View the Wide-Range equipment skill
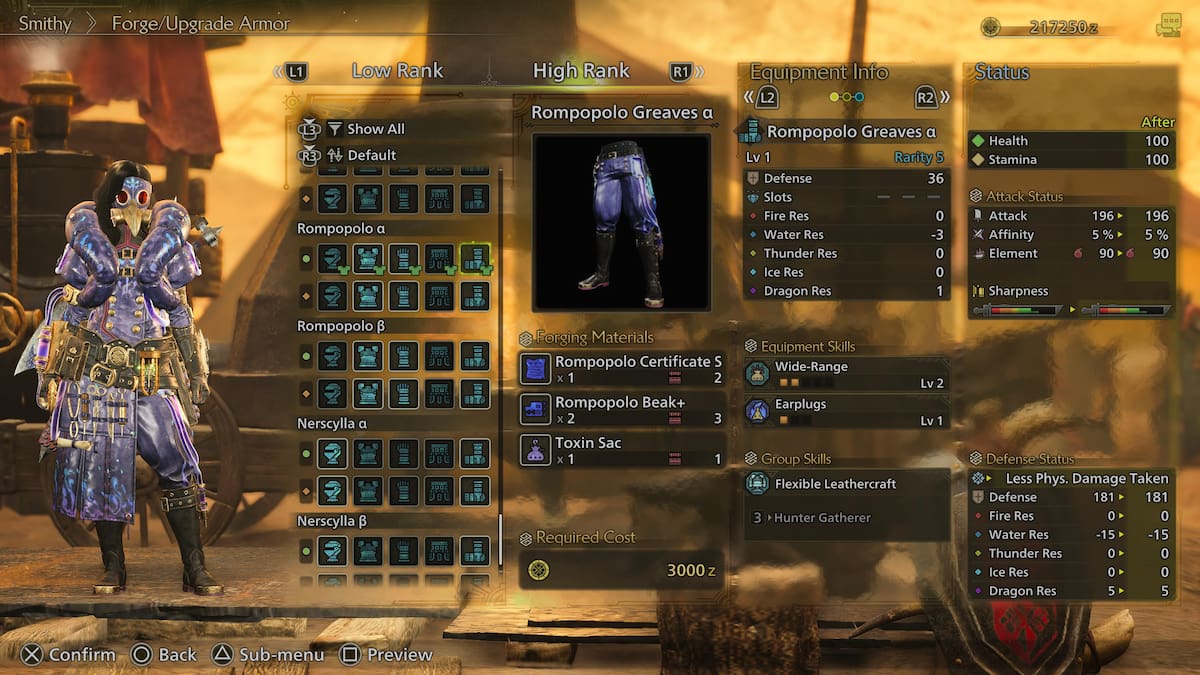The image size is (1200, 675). tap(846, 374)
